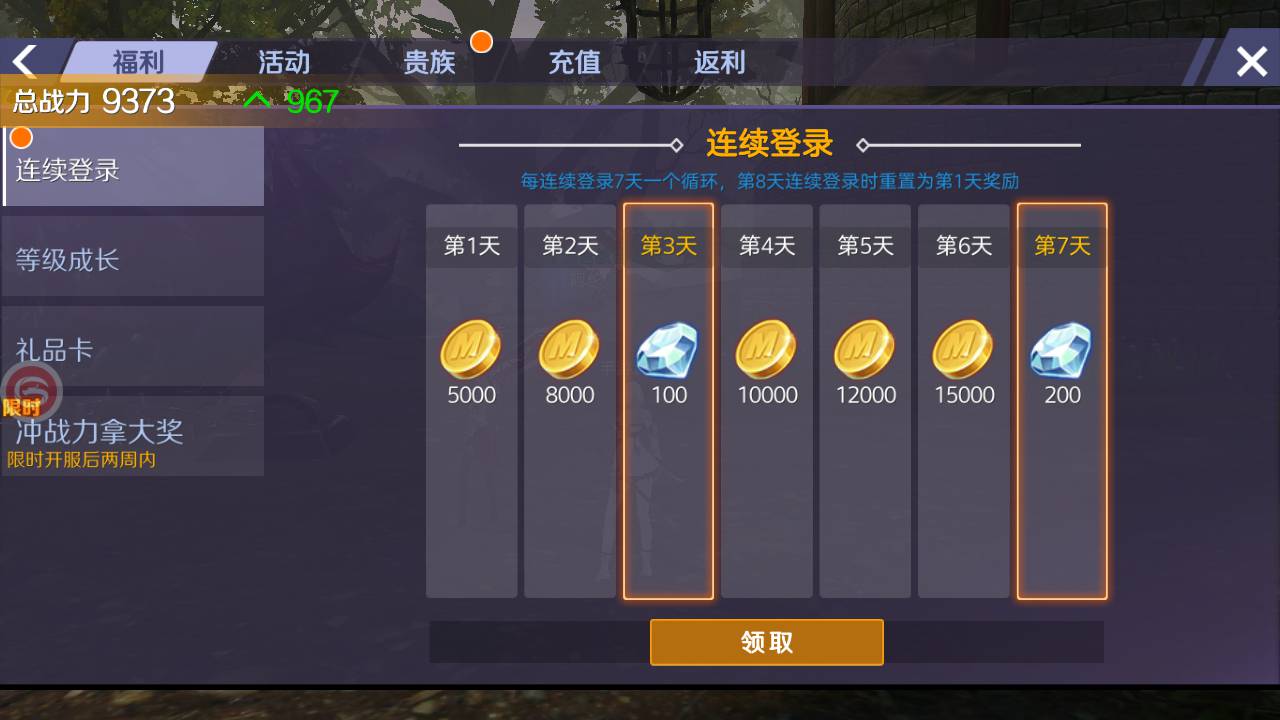Click the back arrow in top-left corner
1280x720 pixels.
(24, 60)
